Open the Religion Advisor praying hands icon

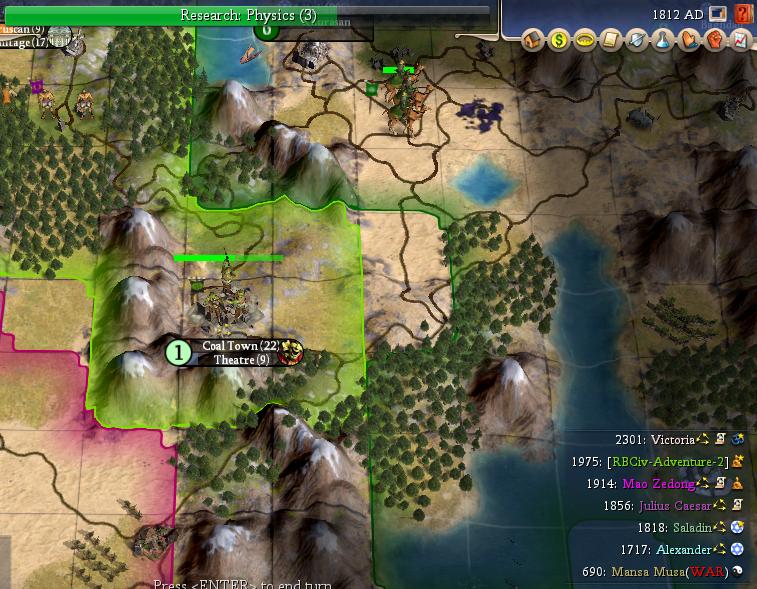click(x=689, y=40)
